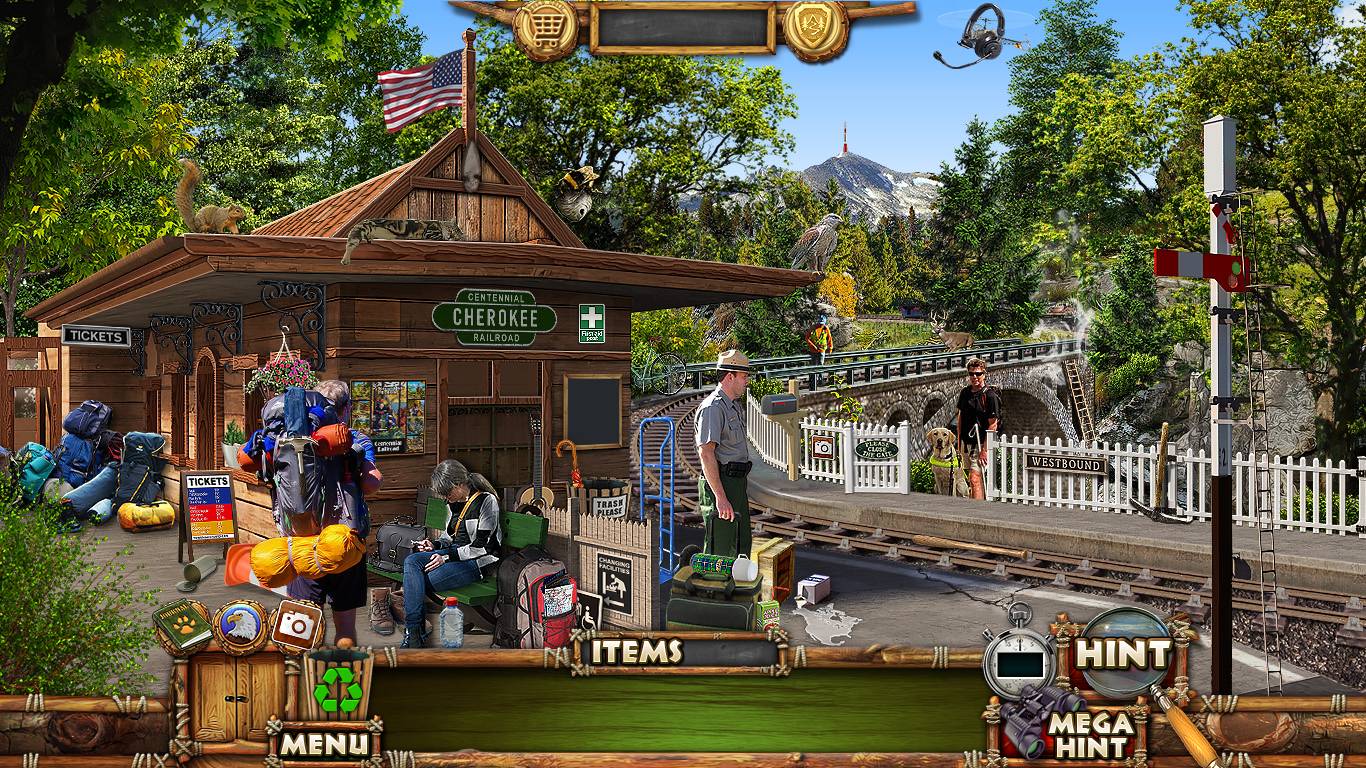The image size is (1366, 768).
Task: Open the shopping cart store
Action: click(x=546, y=29)
